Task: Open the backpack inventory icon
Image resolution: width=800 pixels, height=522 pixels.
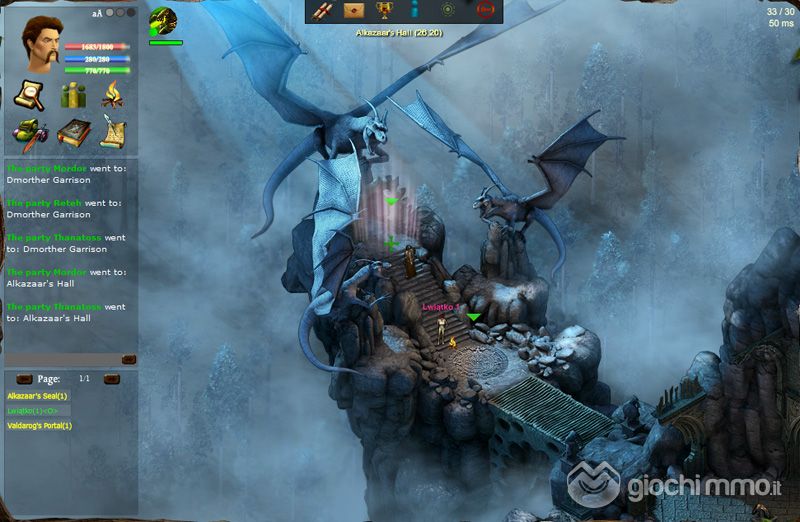Action: (27, 133)
